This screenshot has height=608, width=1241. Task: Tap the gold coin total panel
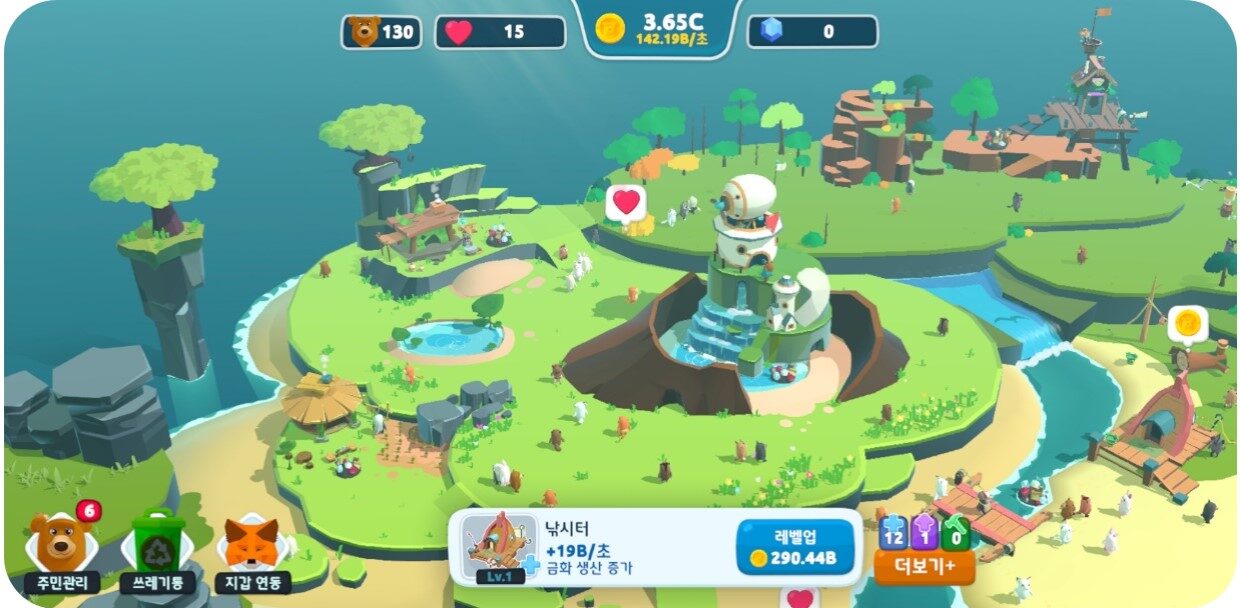pyautogui.click(x=658, y=28)
